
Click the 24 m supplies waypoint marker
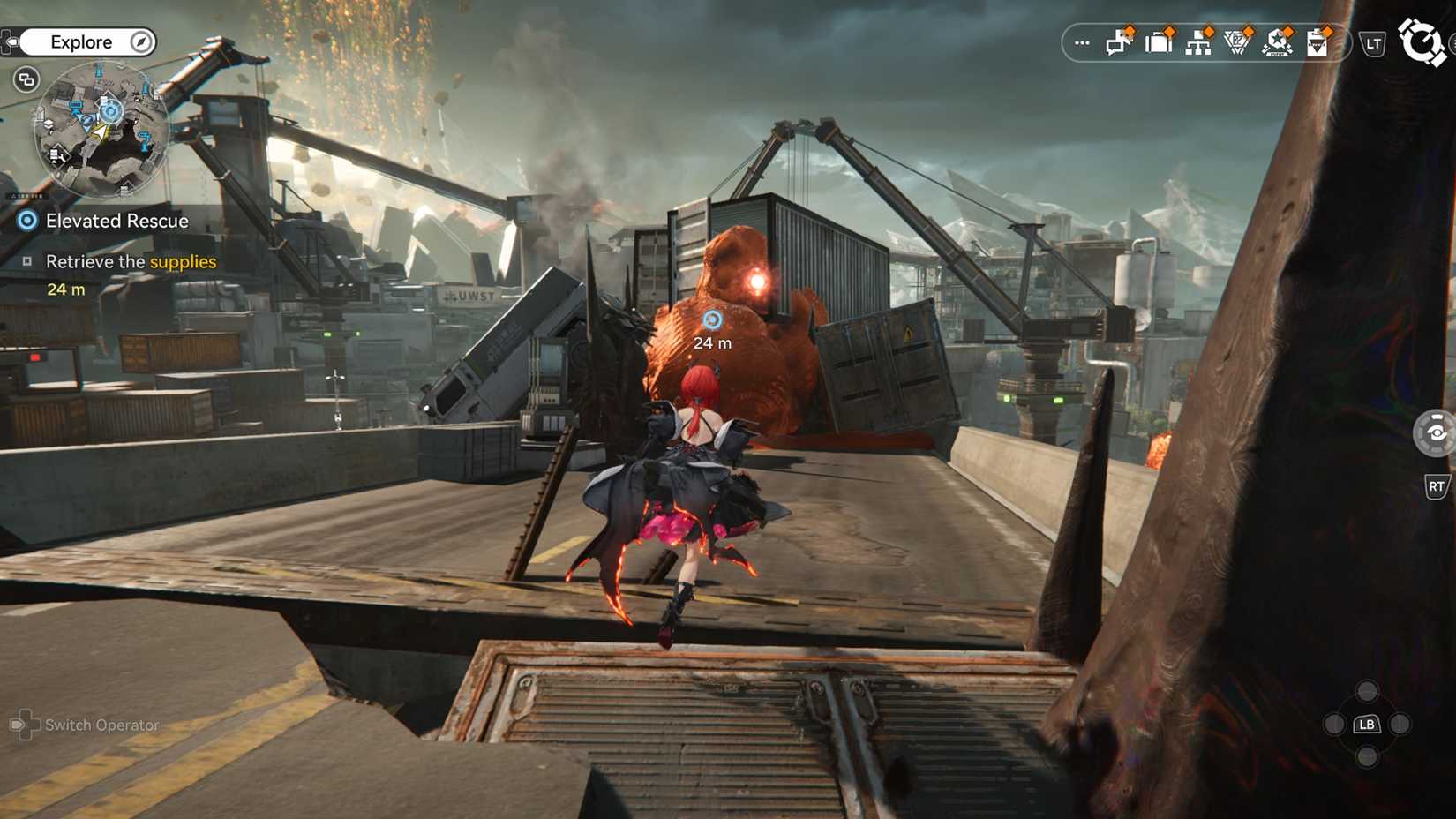coord(712,319)
